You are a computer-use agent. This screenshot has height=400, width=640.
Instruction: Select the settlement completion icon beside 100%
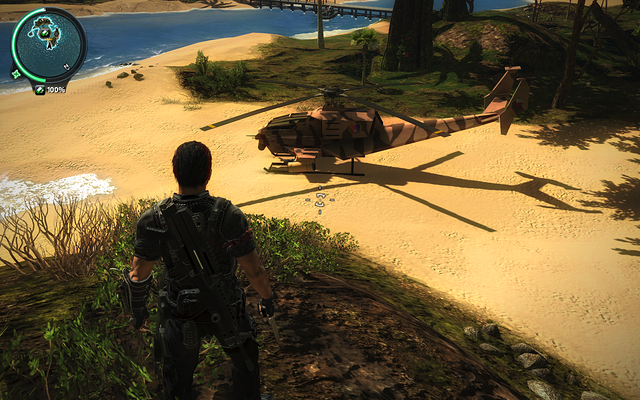tap(39, 90)
